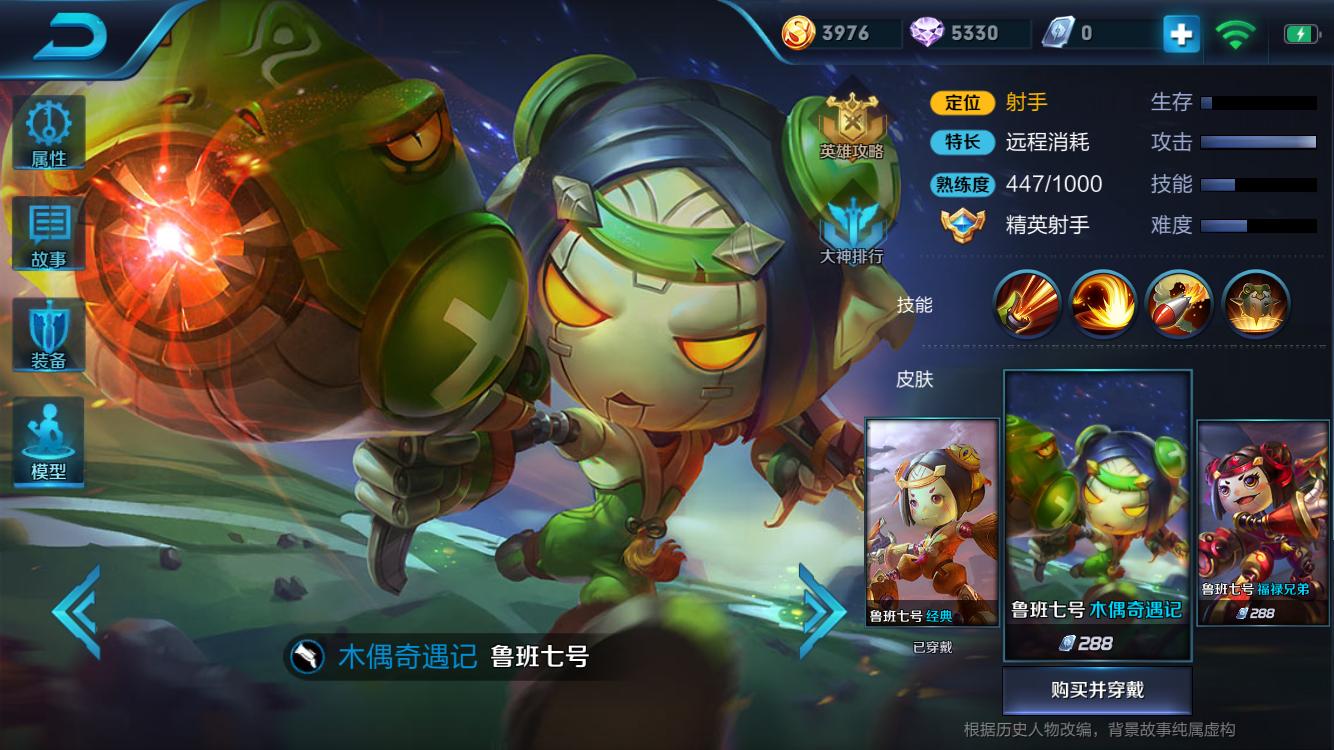The width and height of the screenshot is (1334, 750).
Task: Open the 属性 attributes panel
Action: (x=47, y=133)
